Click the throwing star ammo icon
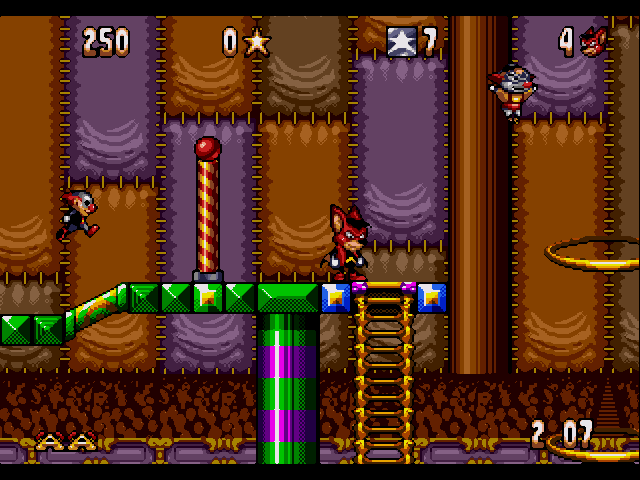Image resolution: width=640 pixels, height=480 pixels. coord(258,41)
